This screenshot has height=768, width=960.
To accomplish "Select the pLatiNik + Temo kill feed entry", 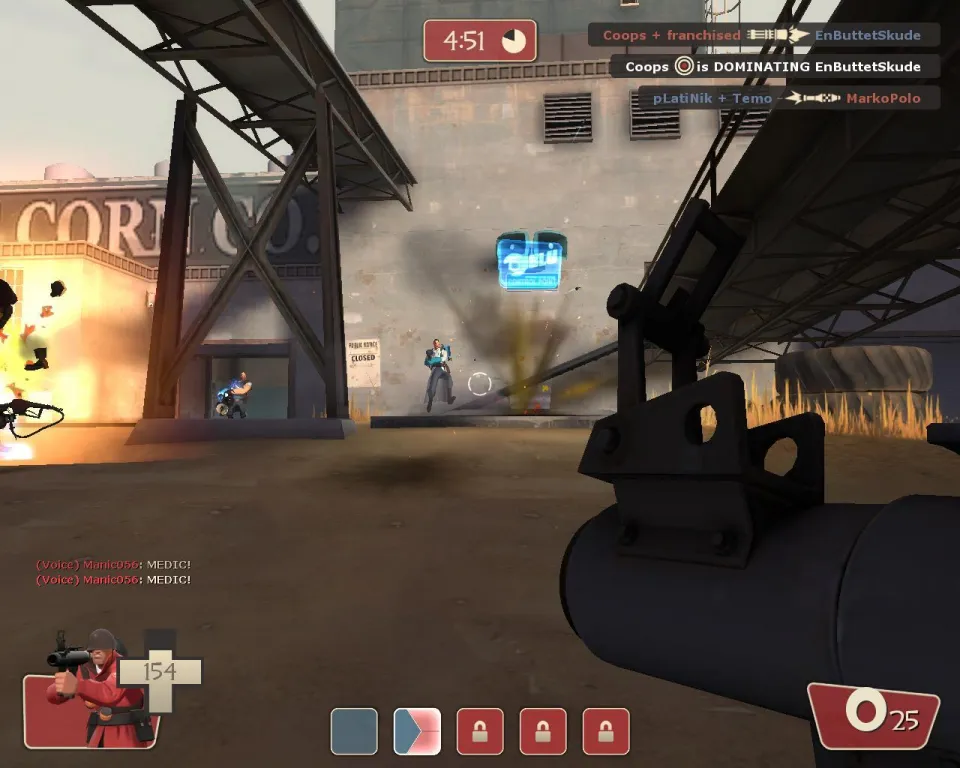I will pyautogui.click(x=791, y=98).
